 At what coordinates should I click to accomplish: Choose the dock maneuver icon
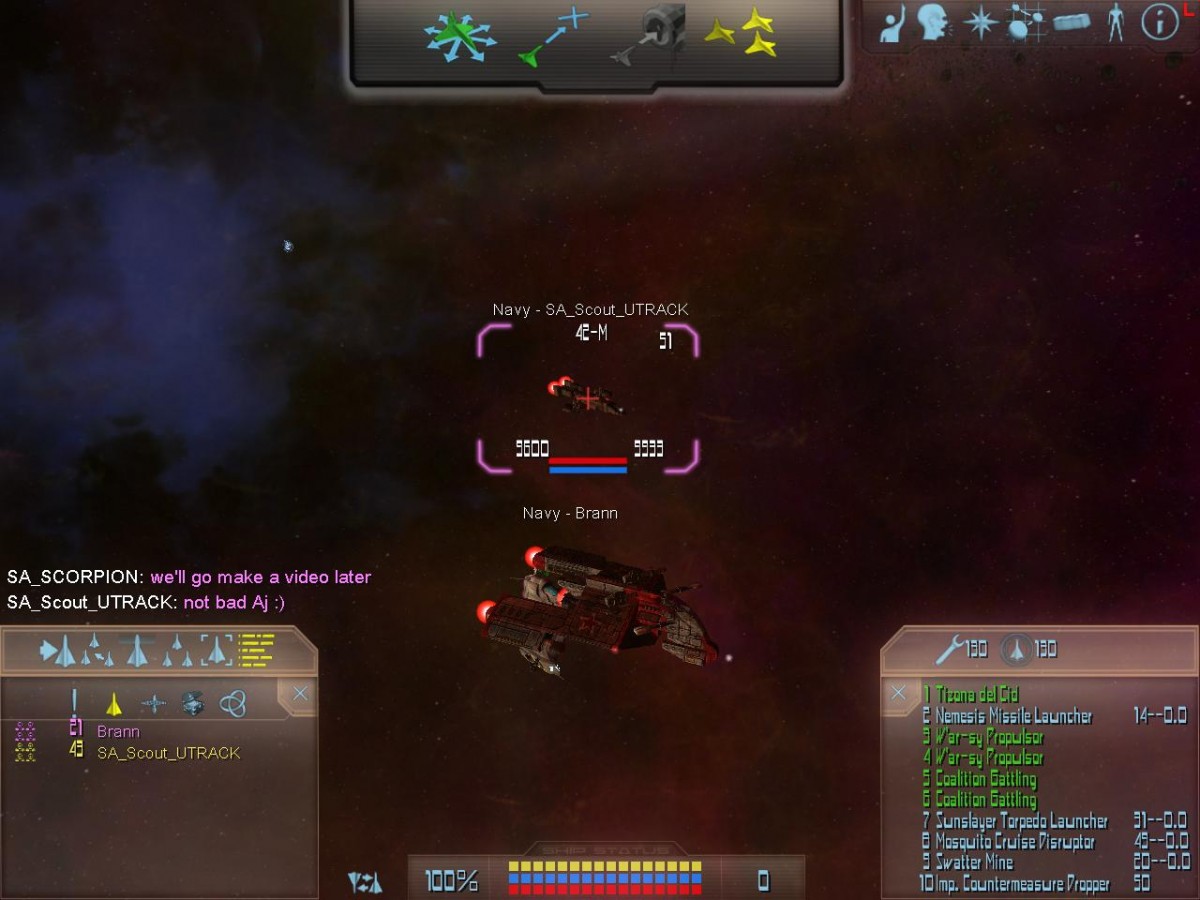click(650, 36)
